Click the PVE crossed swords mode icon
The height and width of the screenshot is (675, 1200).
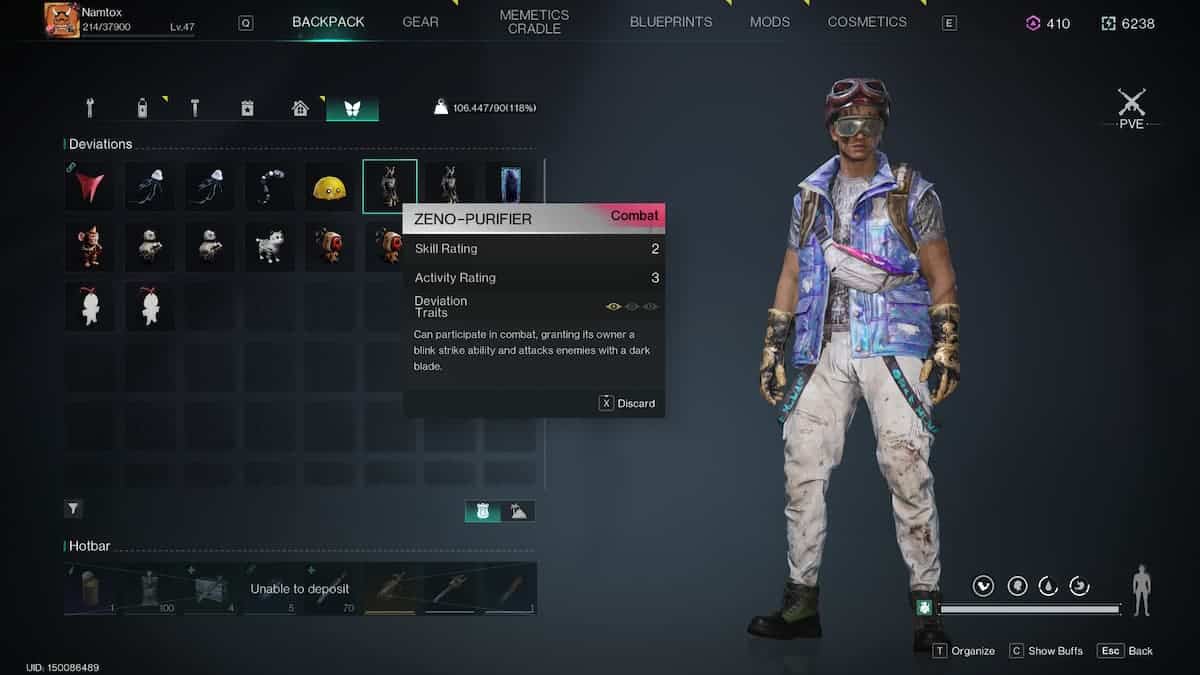[1131, 104]
